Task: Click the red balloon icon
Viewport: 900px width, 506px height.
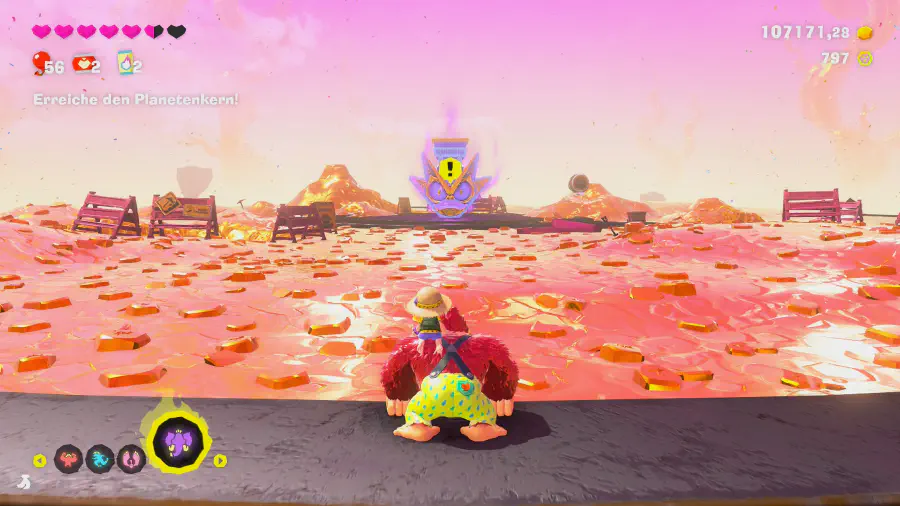Action: (40, 64)
